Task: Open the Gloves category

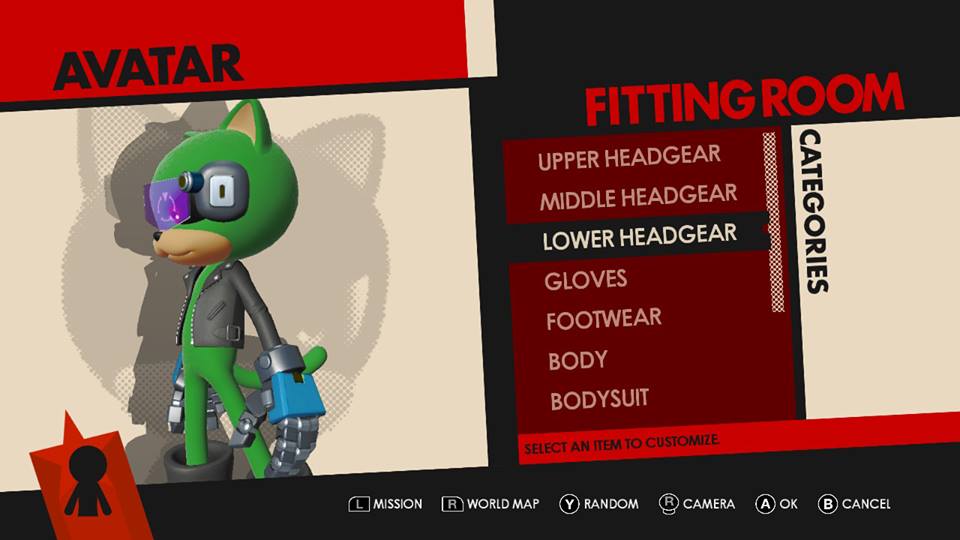Action: [x=586, y=280]
